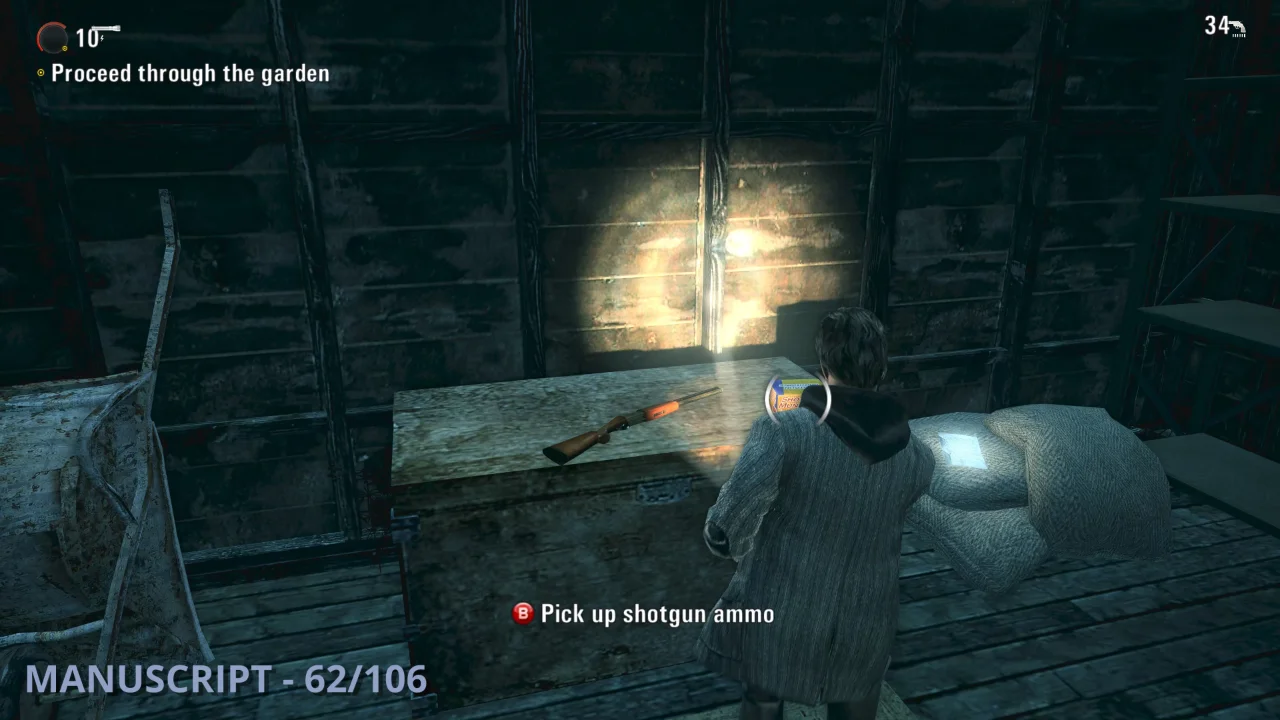Click the lightning bolt next to the 10
The width and height of the screenshot is (1280, 720).
pos(101,37)
